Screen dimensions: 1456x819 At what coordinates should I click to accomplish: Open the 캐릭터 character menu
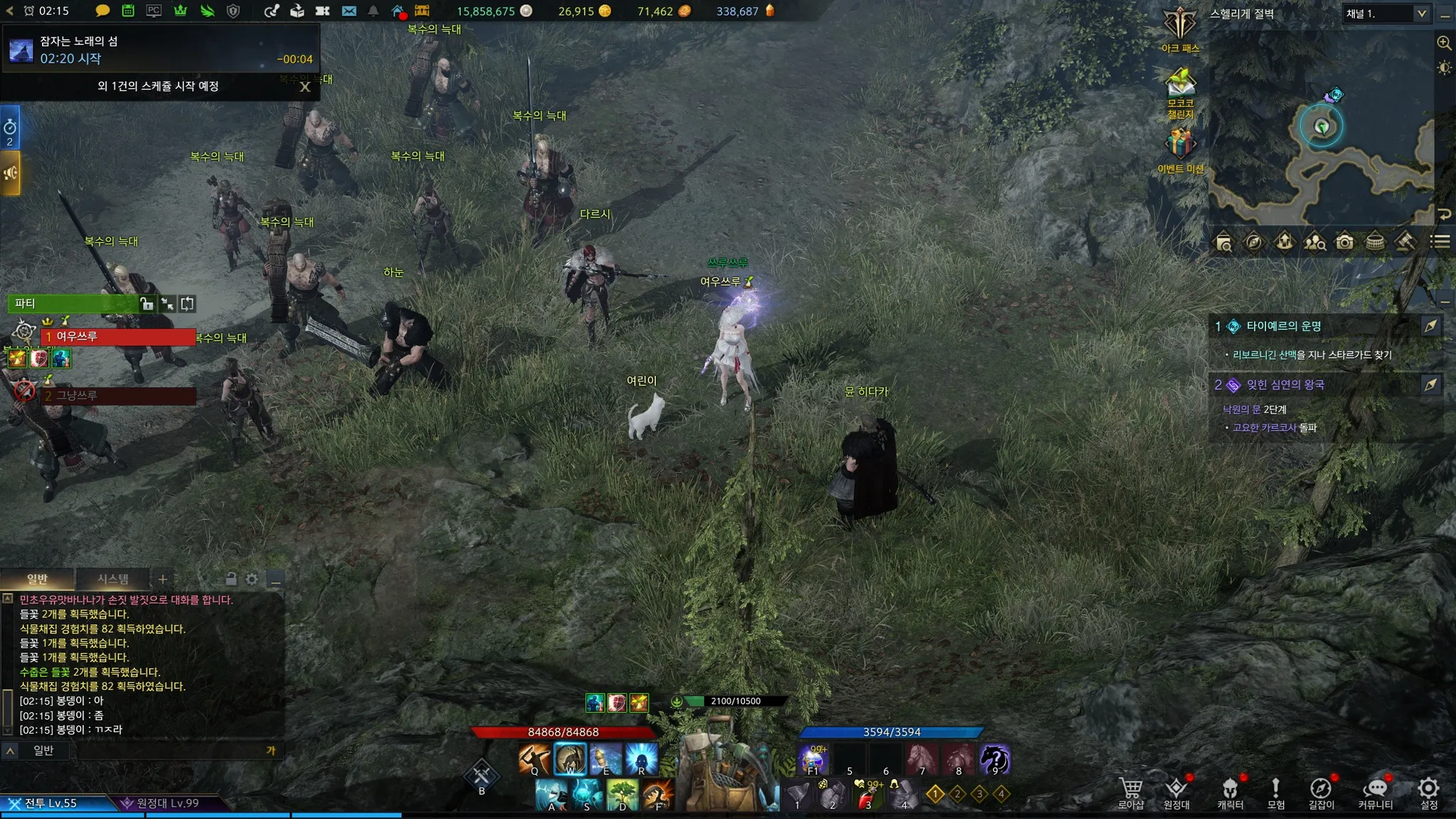coord(1230,793)
